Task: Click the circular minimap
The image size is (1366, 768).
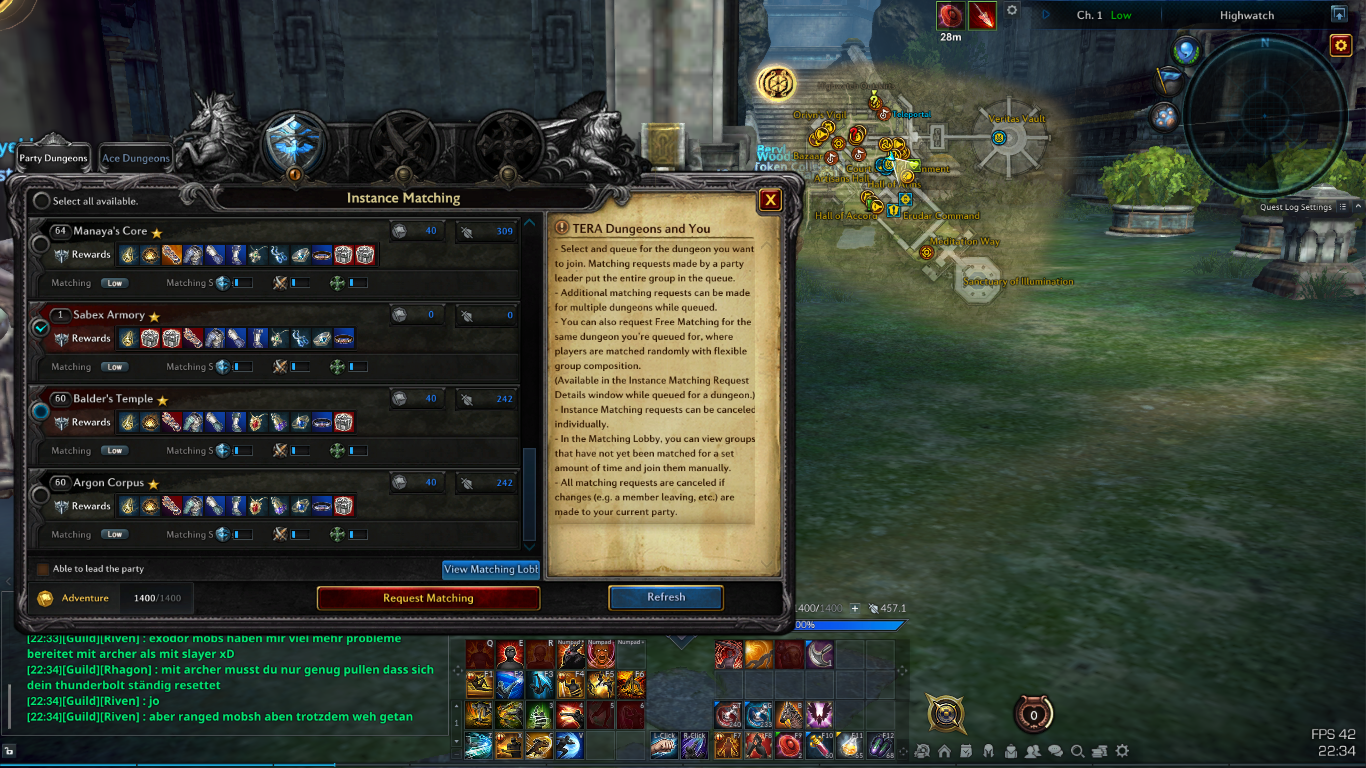Action: coord(1264,115)
